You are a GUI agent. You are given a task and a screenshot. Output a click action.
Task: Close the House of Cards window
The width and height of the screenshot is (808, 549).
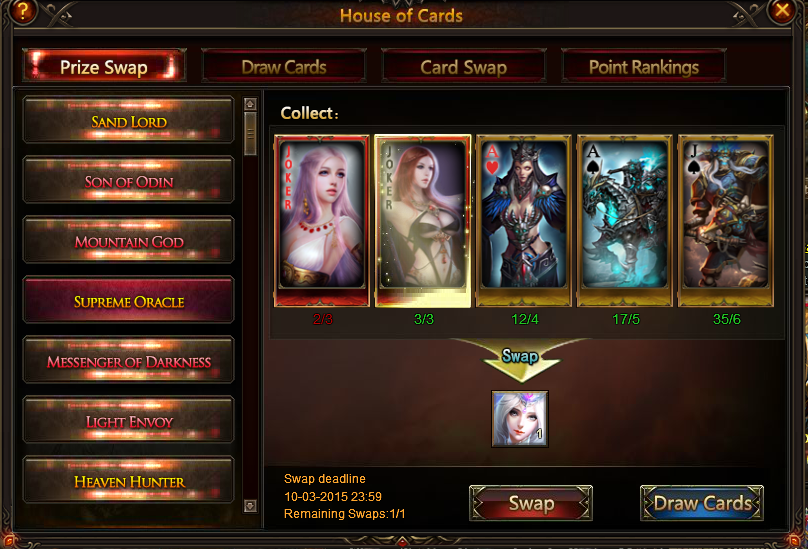coord(782,11)
